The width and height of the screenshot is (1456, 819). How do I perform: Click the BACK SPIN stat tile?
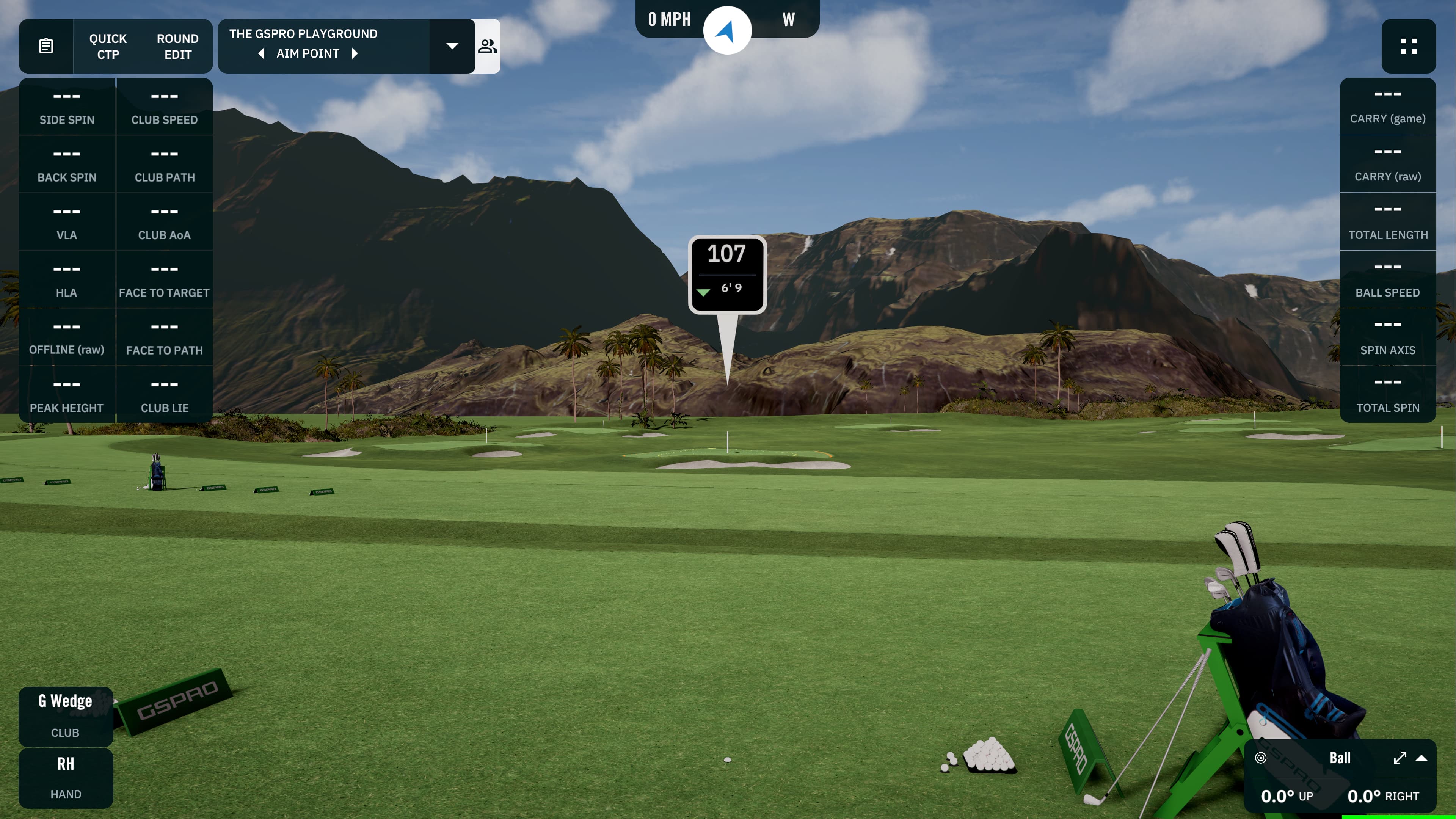pos(67,164)
